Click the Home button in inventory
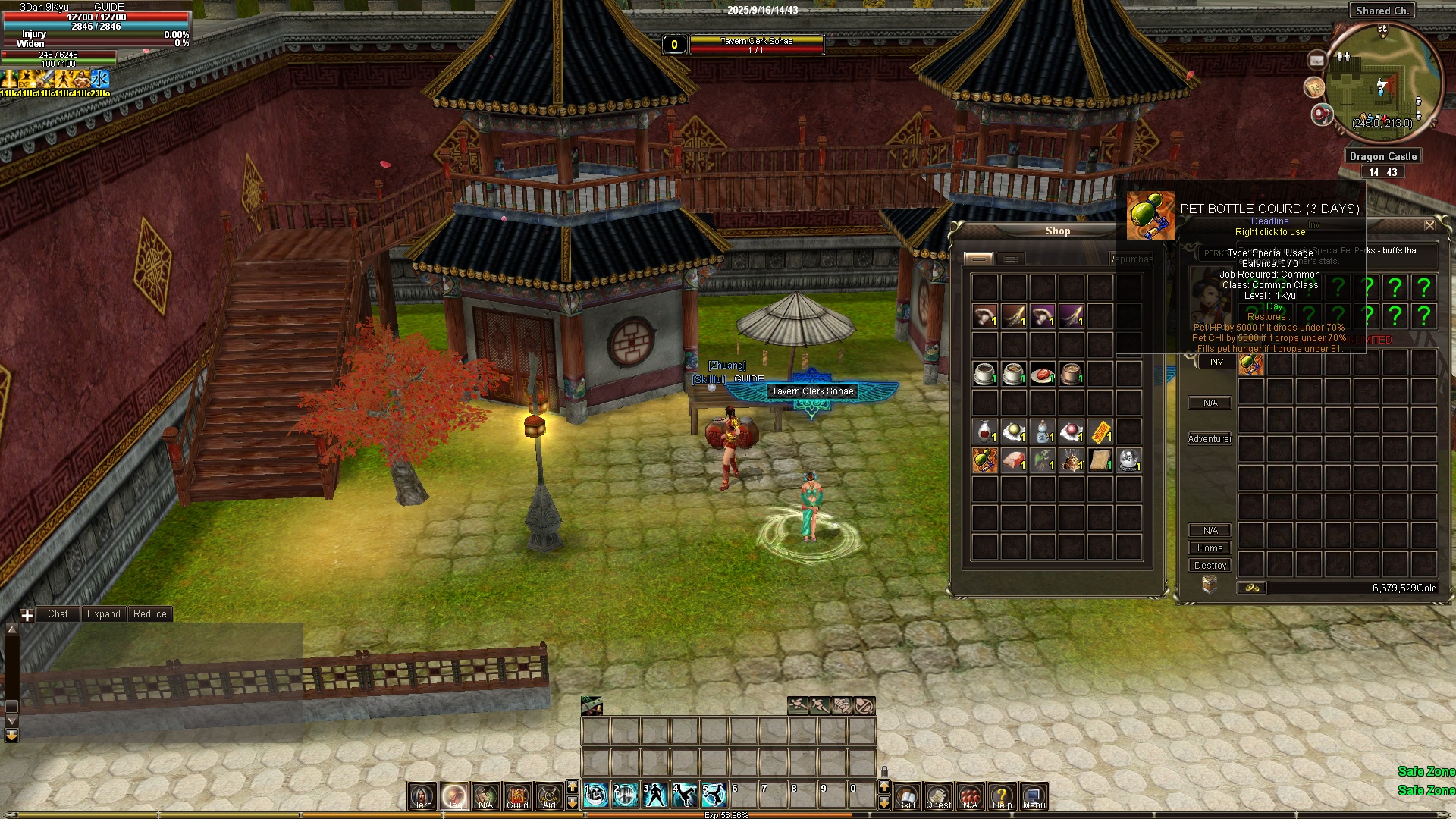This screenshot has width=1456, height=819. point(1210,548)
